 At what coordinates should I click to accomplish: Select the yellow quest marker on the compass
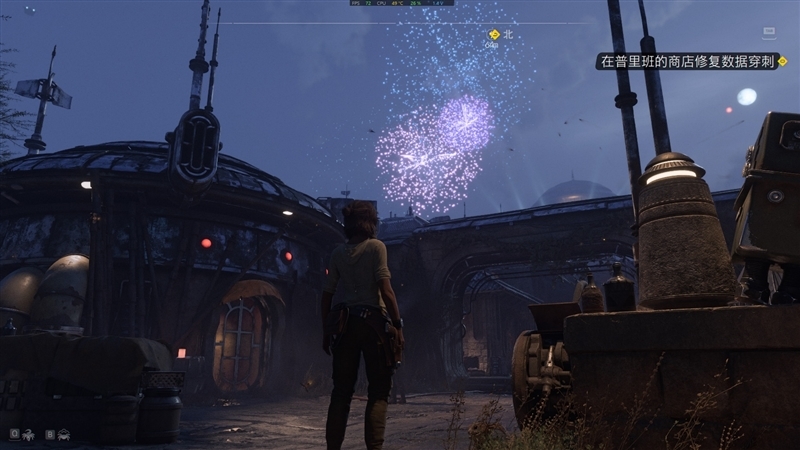pyautogui.click(x=494, y=35)
